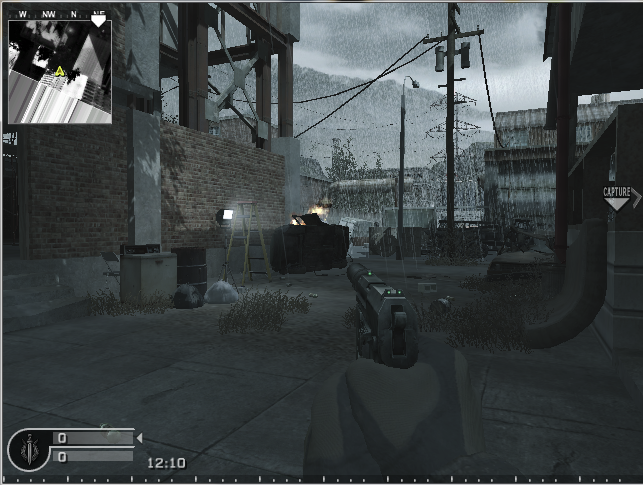
Task: Click the CAPTURE objective marker
Action: point(618,196)
